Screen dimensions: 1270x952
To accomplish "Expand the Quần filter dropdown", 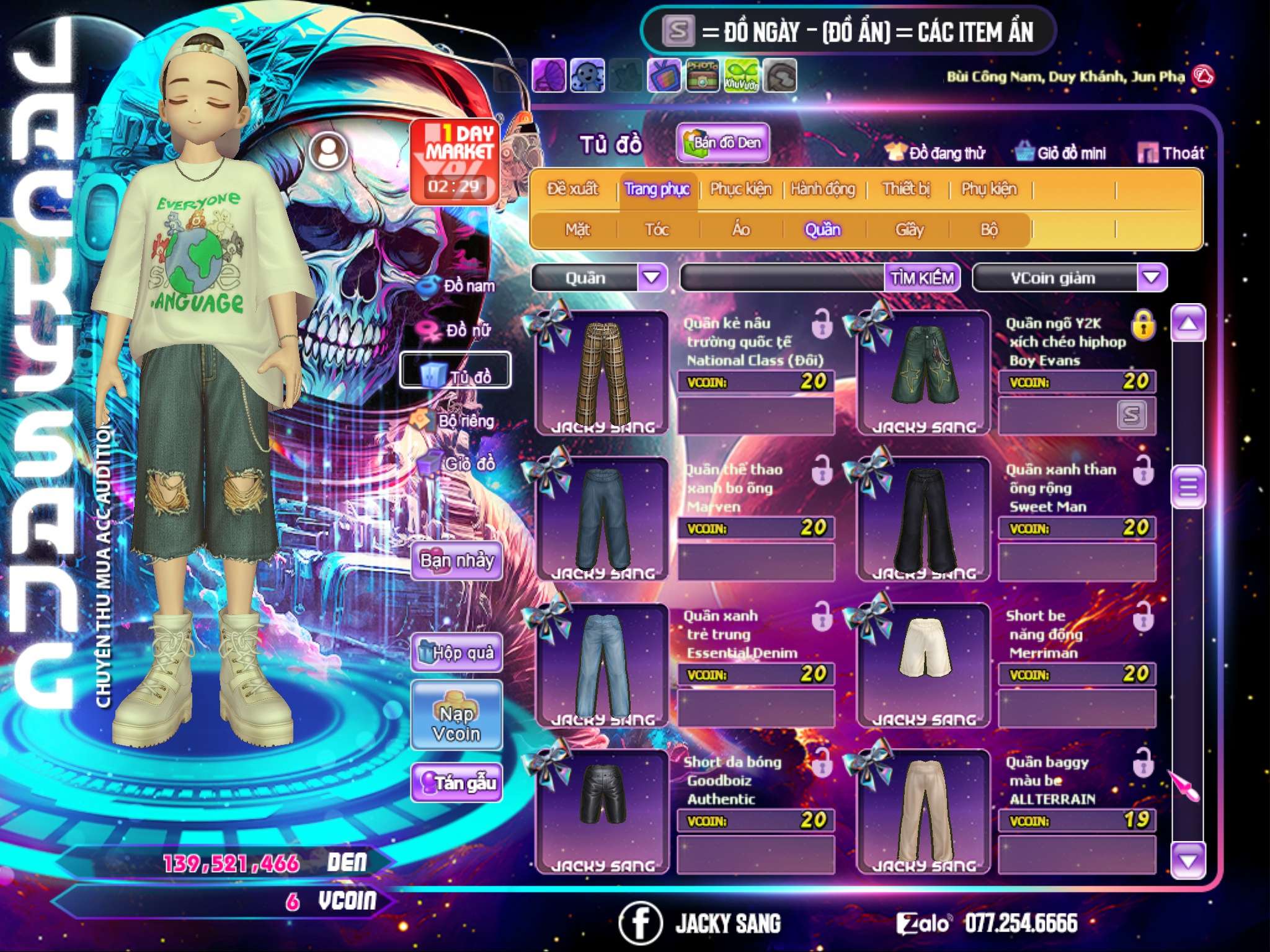I will point(652,277).
